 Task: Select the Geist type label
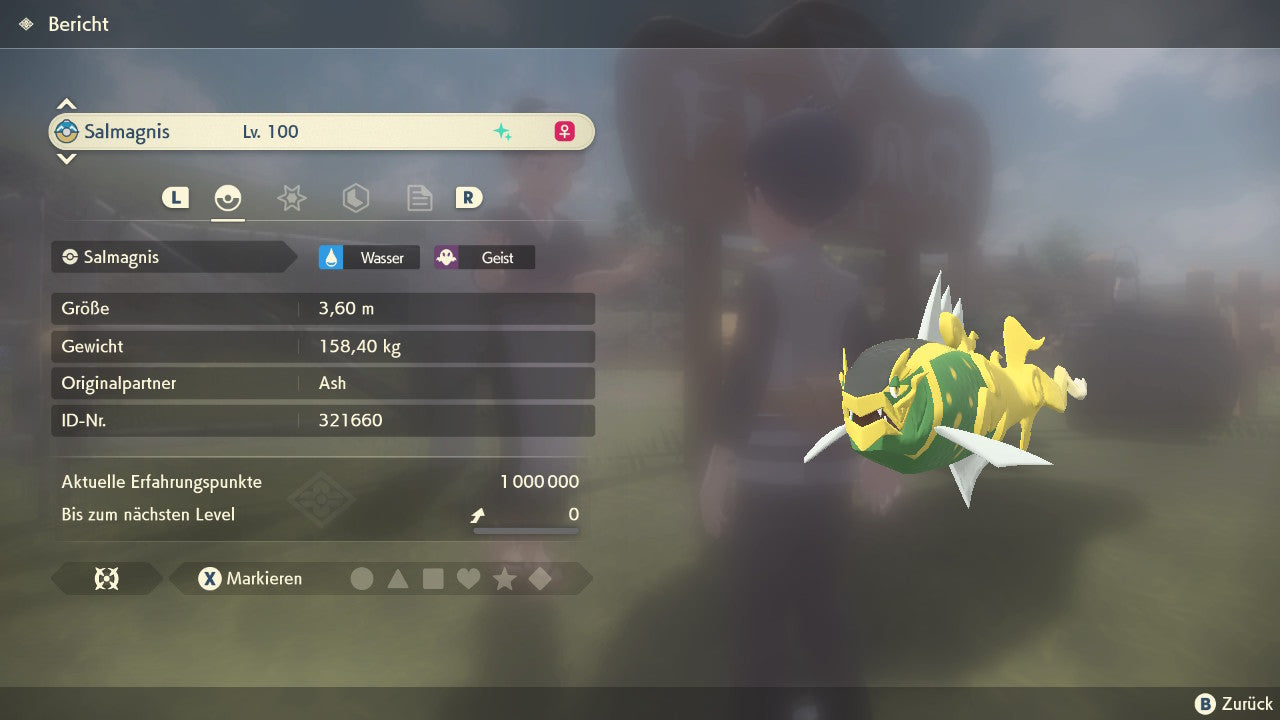click(484, 257)
